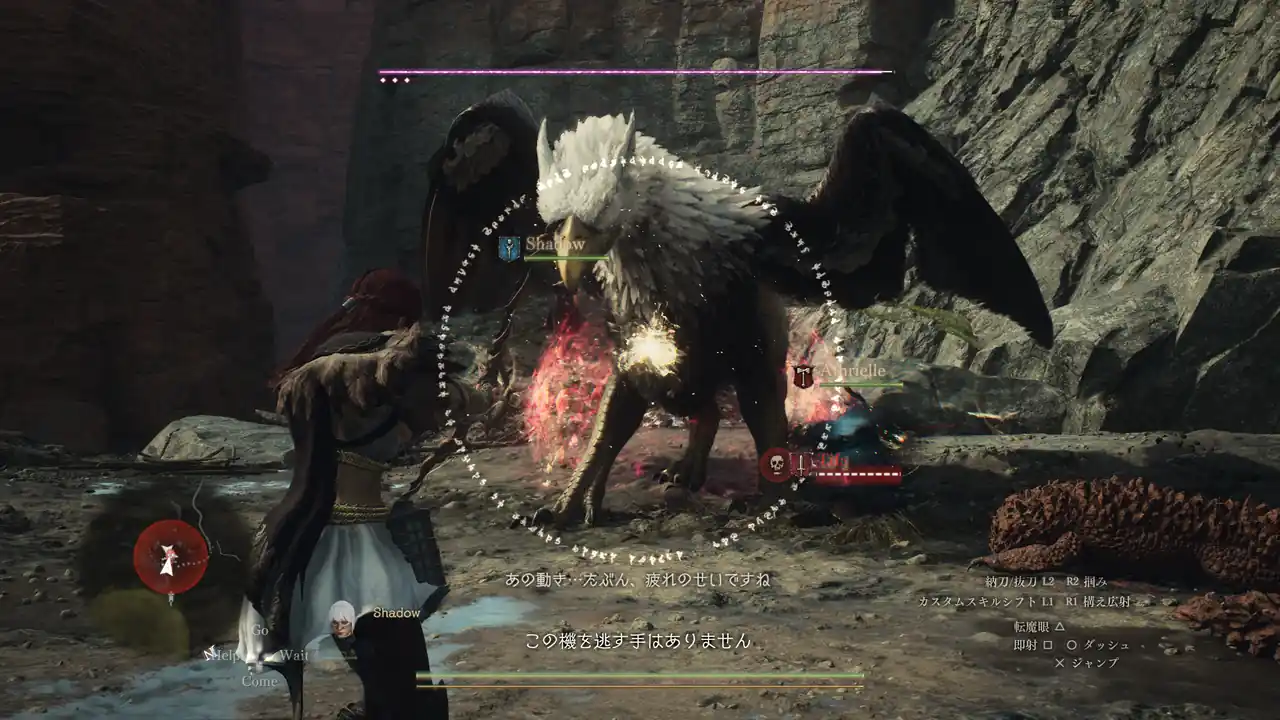
Task: Issue the Wait pawn command
Action: (293, 655)
